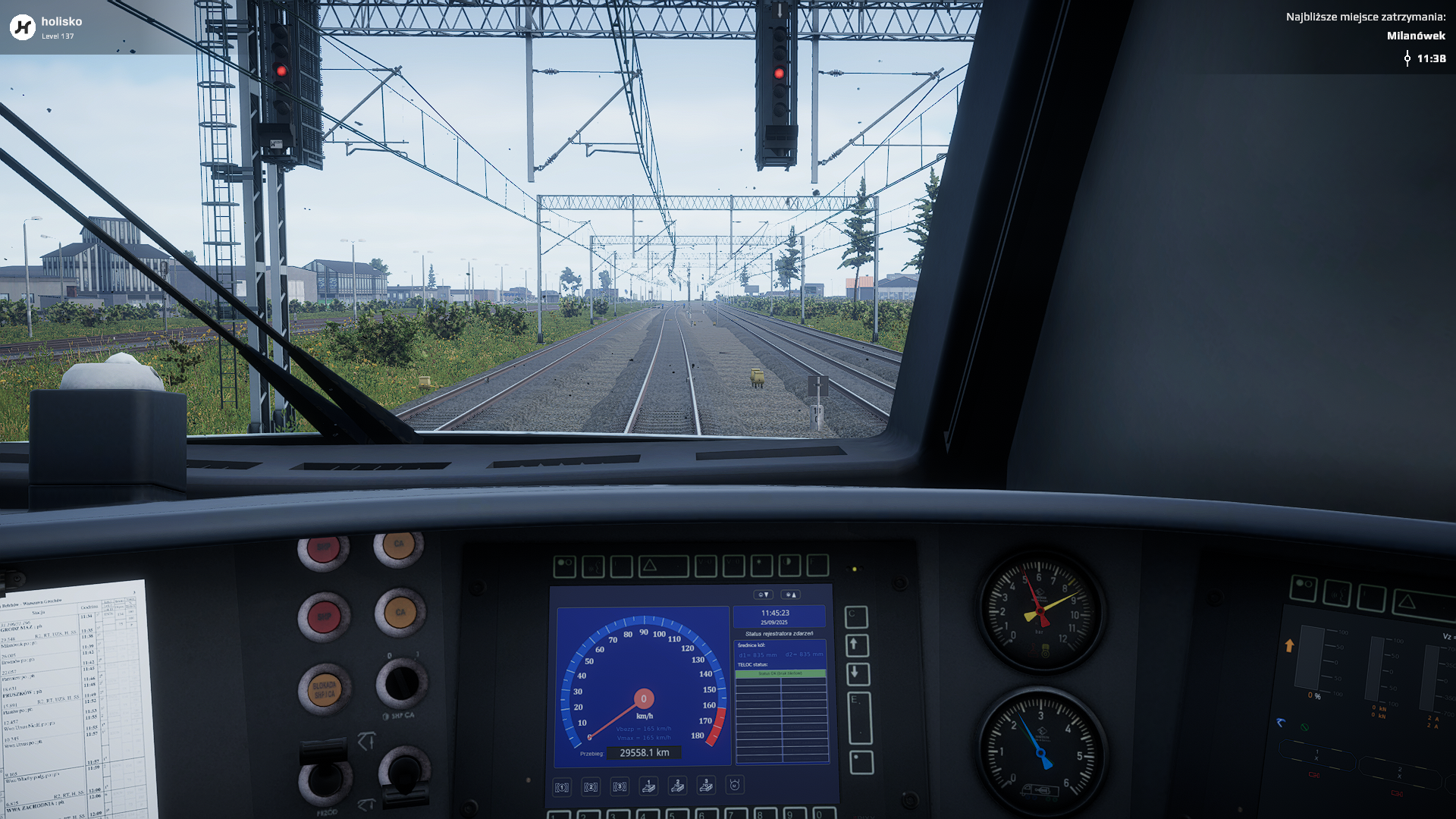Screen dimensions: 1456x819
Task: Choose the circled 1 soft key on display
Action: pos(562,787)
